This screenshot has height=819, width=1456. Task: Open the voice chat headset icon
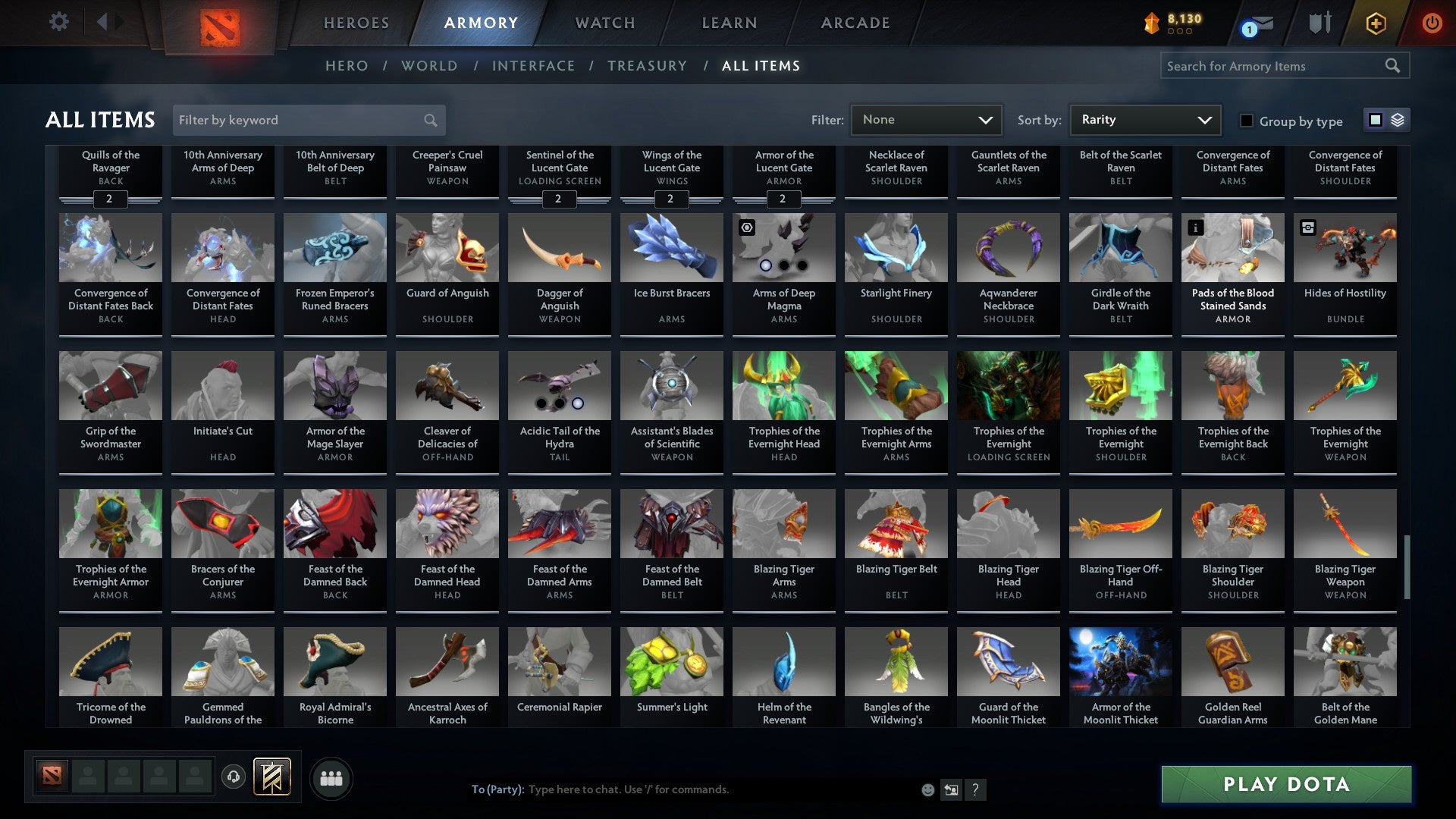coord(233,777)
